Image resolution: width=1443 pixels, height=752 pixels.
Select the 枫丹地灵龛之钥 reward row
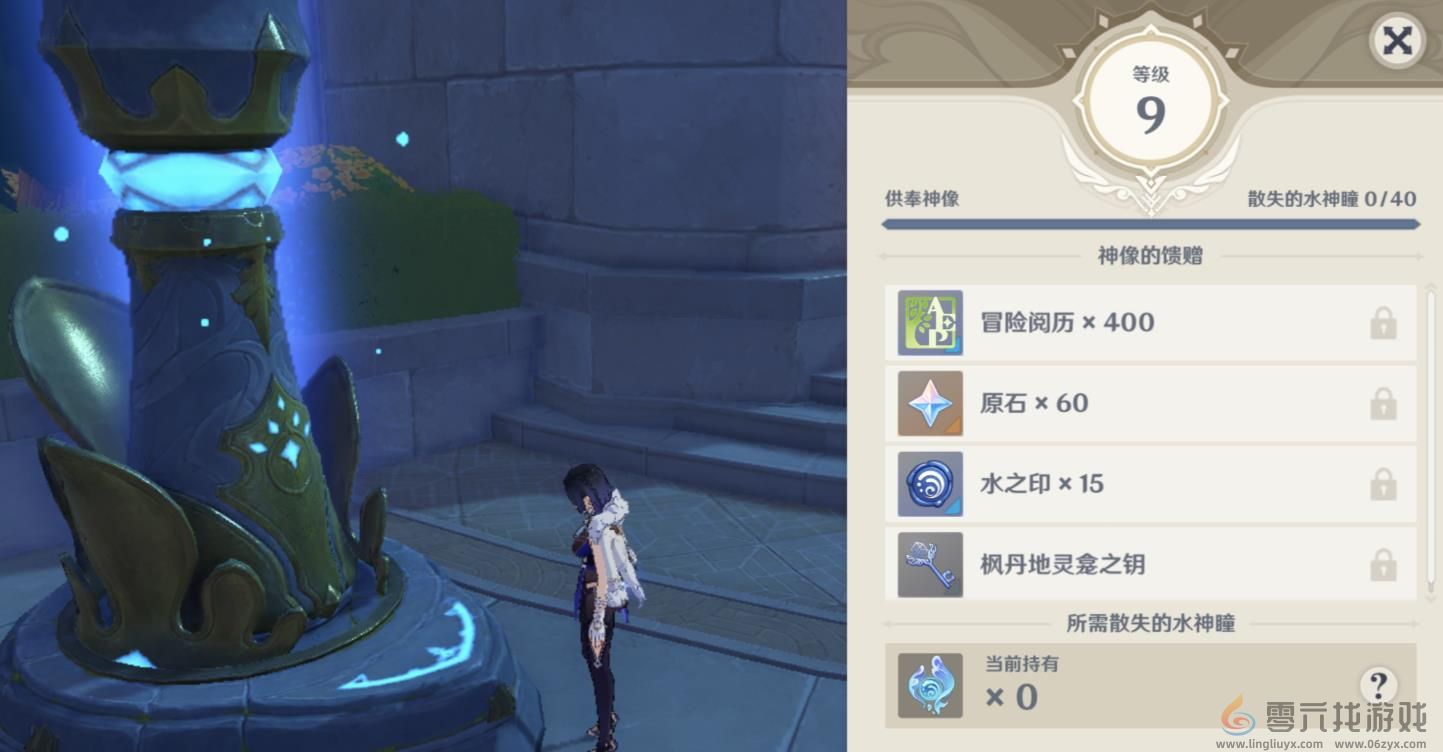click(x=1148, y=564)
